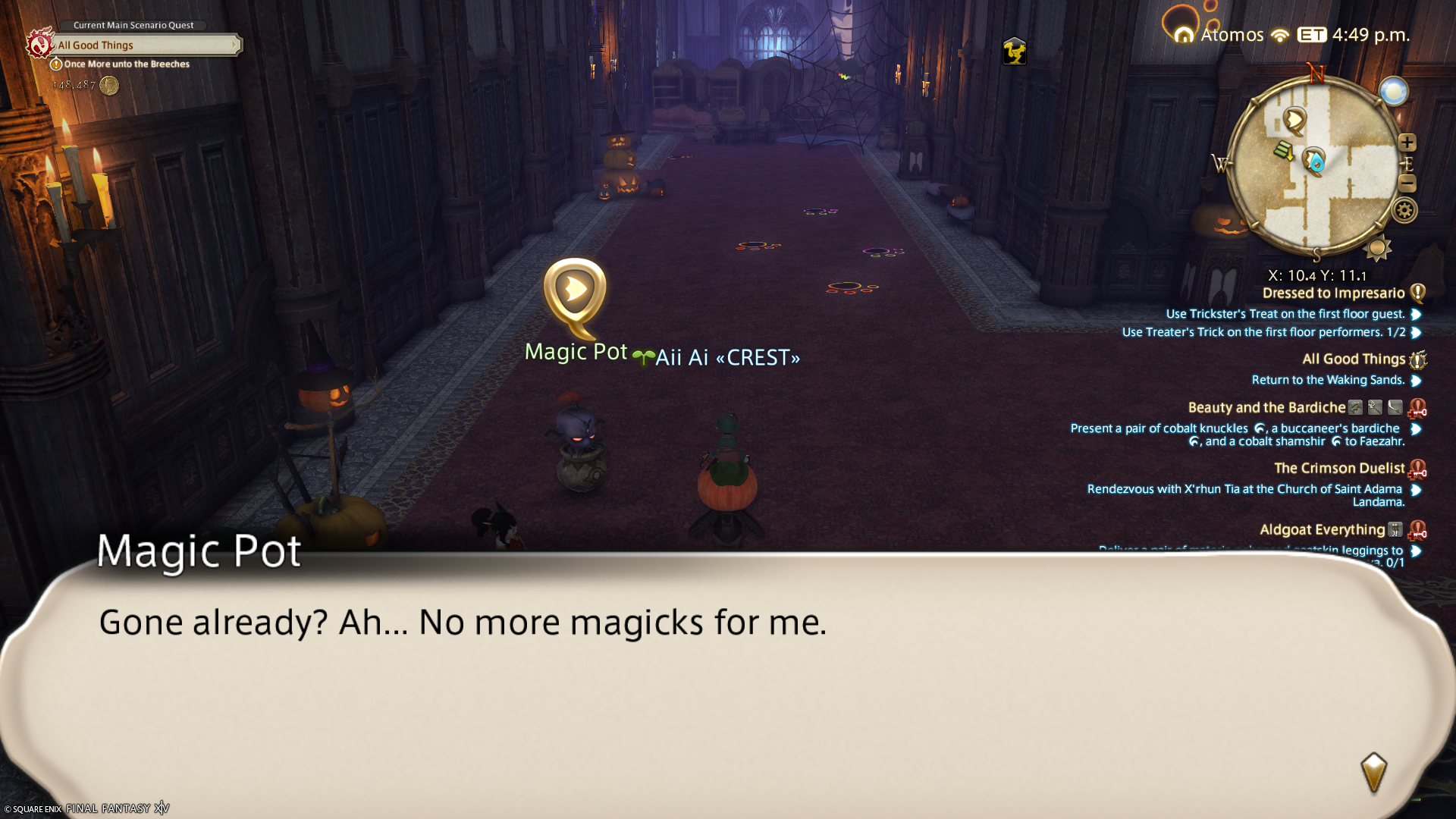The image size is (1456, 819).
Task: Select Once More unto the Breeches quest
Action: [127, 64]
